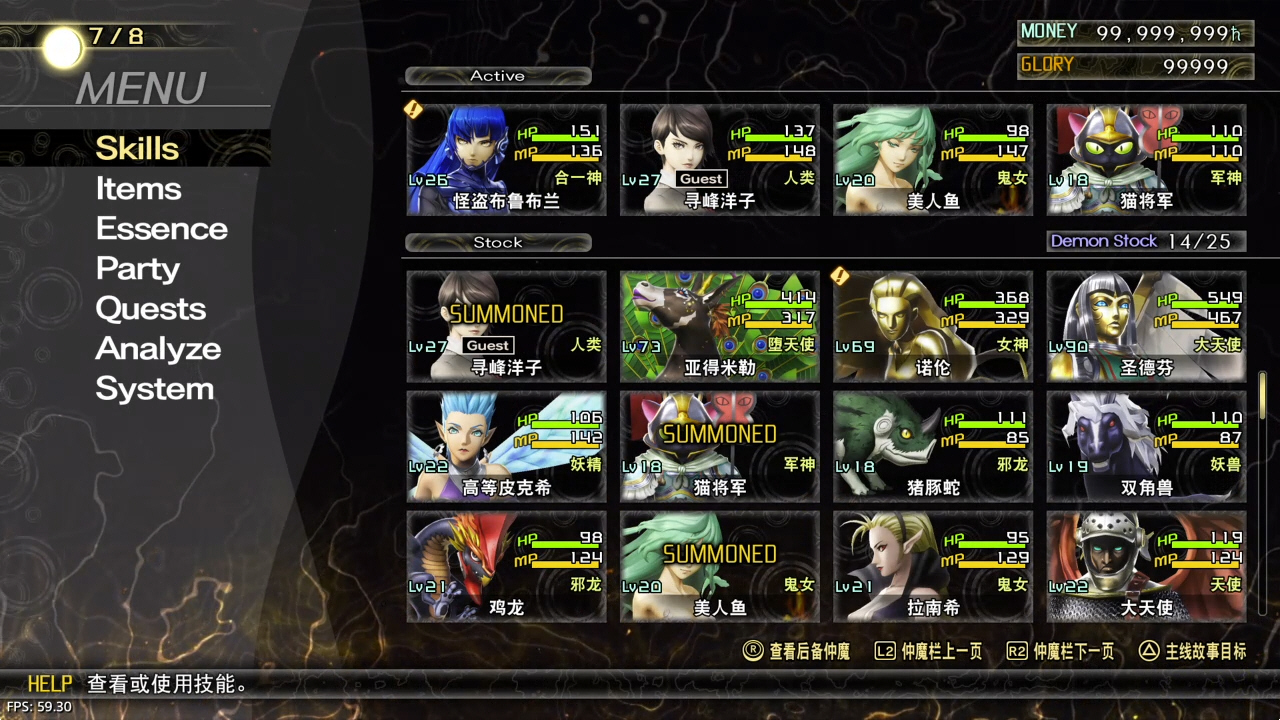Choose the Party menu option
This screenshot has width=1280, height=720.
point(137,269)
